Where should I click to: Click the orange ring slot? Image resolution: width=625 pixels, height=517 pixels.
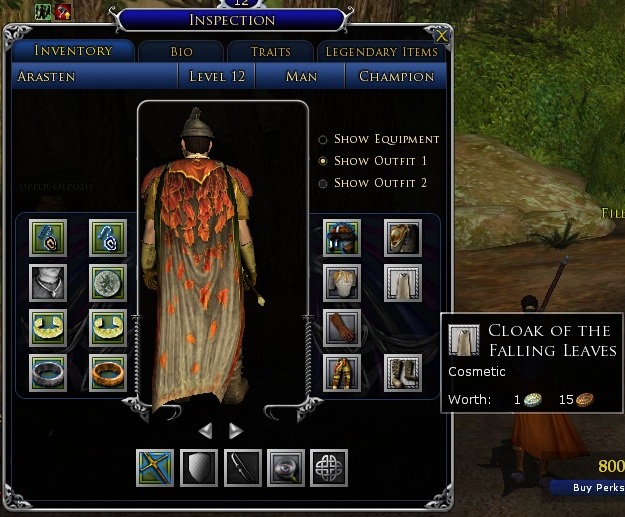click(107, 372)
